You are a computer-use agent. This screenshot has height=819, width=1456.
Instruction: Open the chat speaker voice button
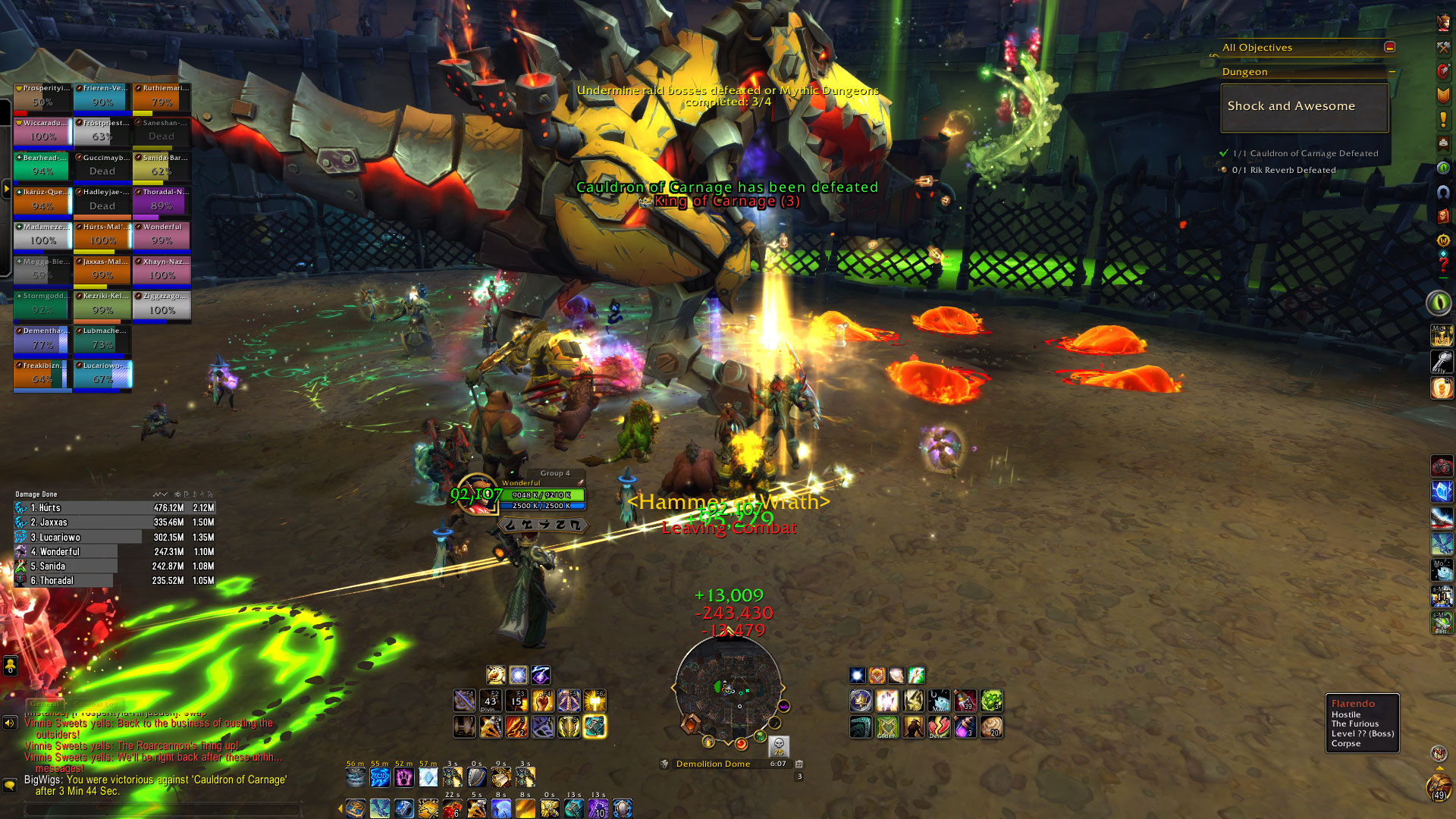coord(10,723)
